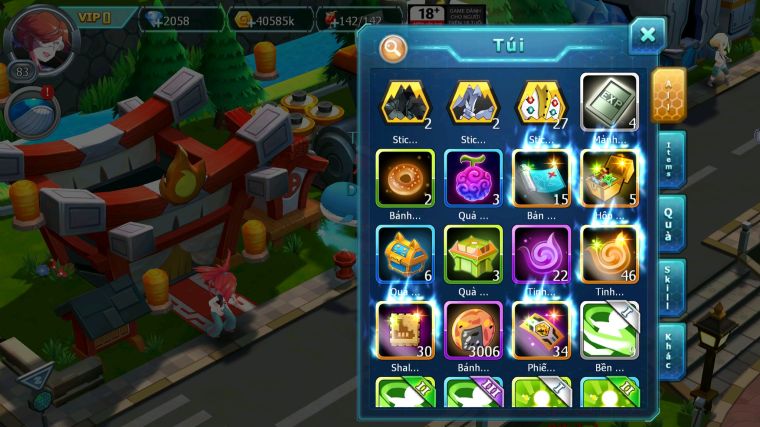Select the blue-gold chest with quantity 6
760x427 pixels.
tap(405, 254)
